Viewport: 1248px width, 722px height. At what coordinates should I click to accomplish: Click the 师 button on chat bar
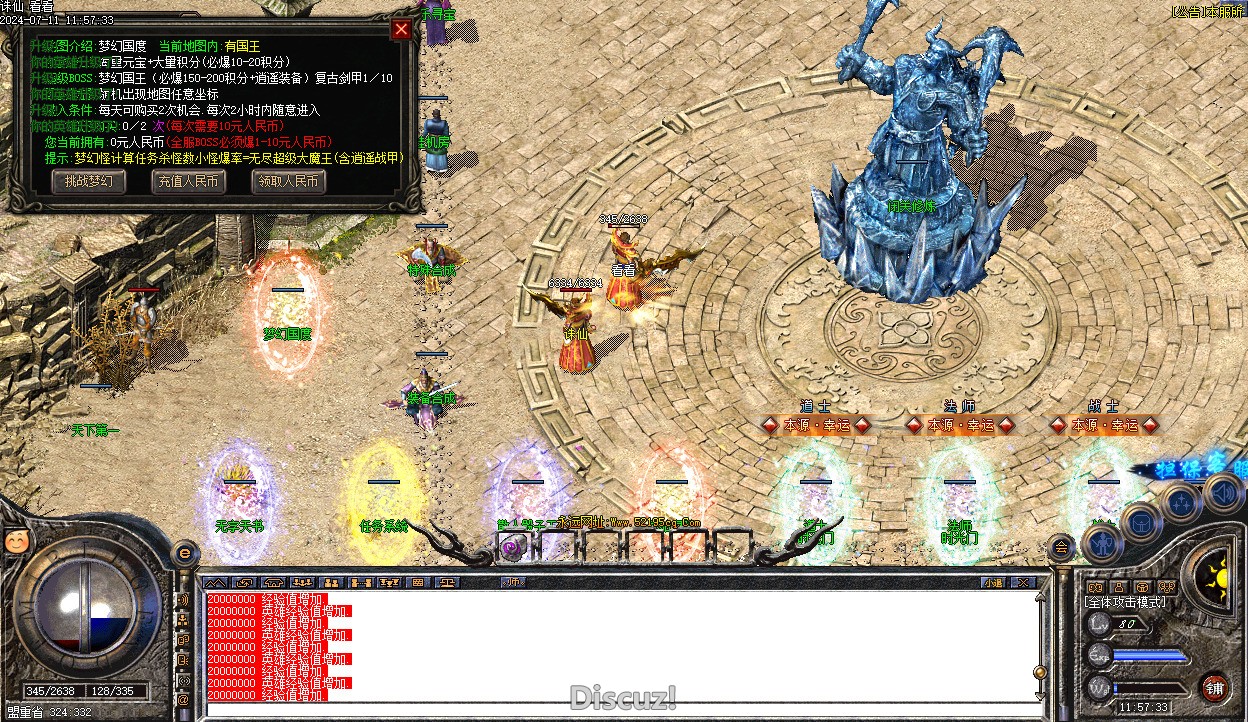[x=514, y=582]
